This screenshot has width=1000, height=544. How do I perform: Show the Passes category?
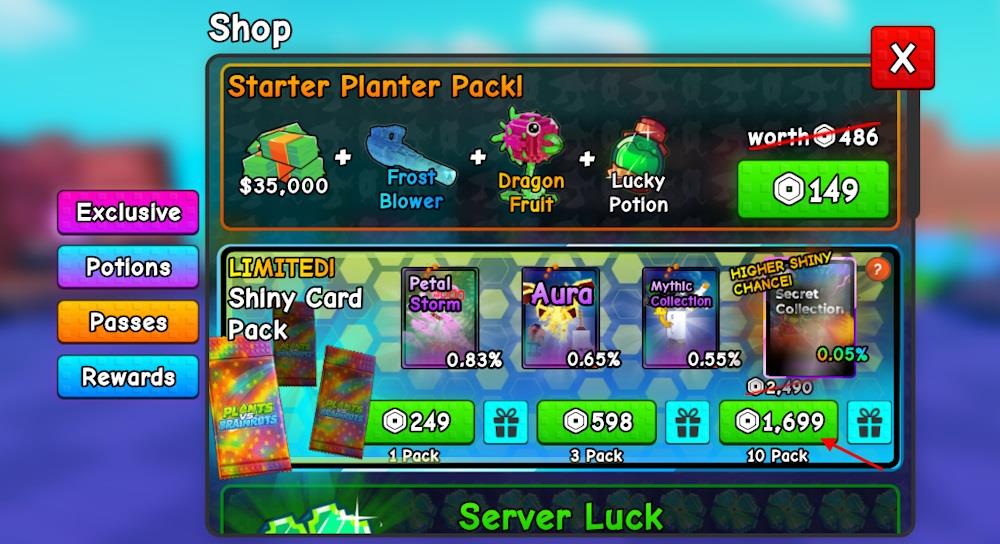click(x=128, y=322)
